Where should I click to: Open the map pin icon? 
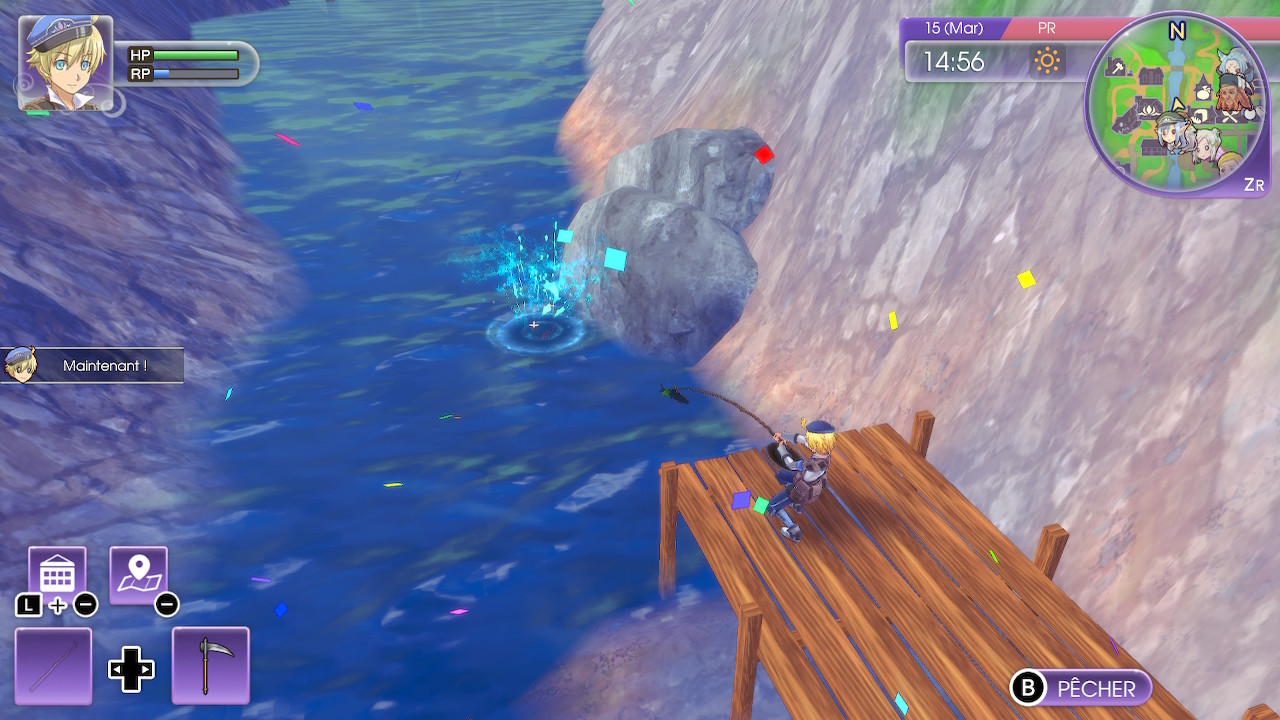(138, 575)
